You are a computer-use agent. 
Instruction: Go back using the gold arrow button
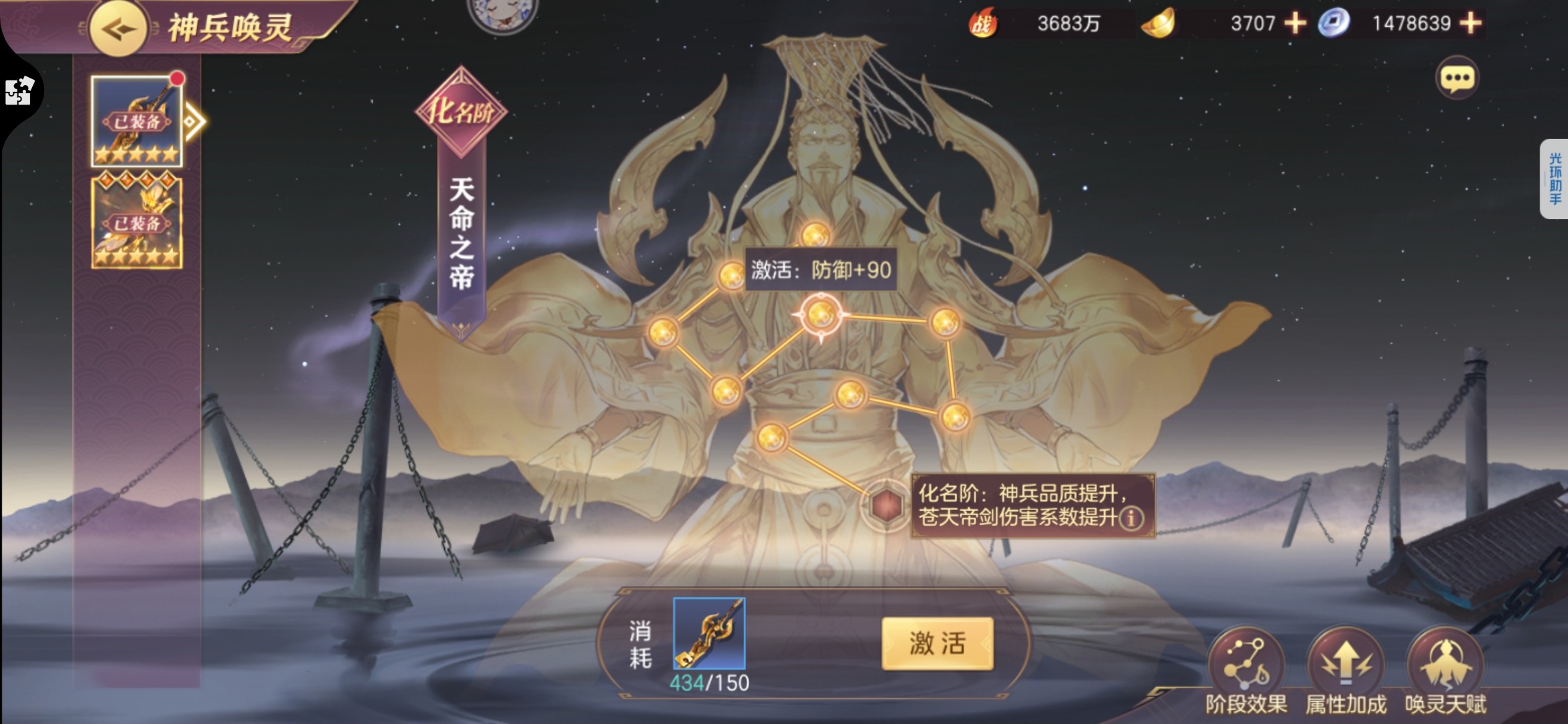point(119,29)
